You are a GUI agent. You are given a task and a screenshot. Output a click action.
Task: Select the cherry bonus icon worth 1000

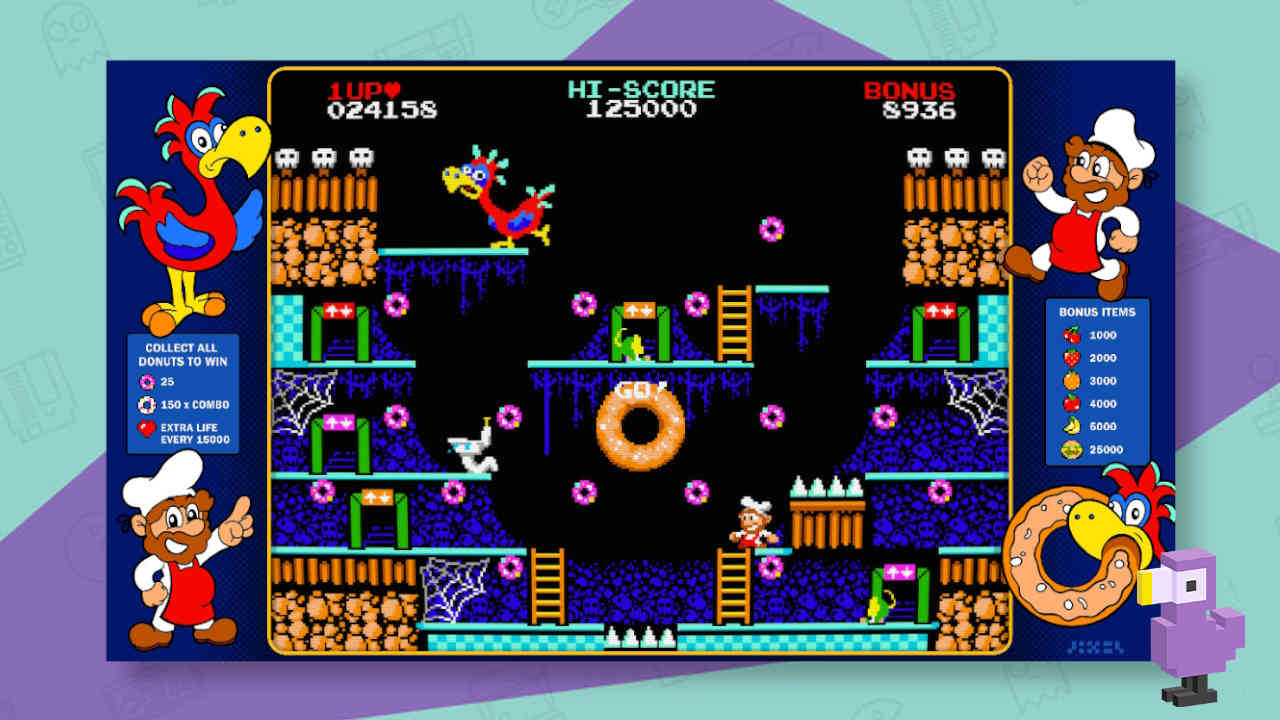click(x=1071, y=336)
